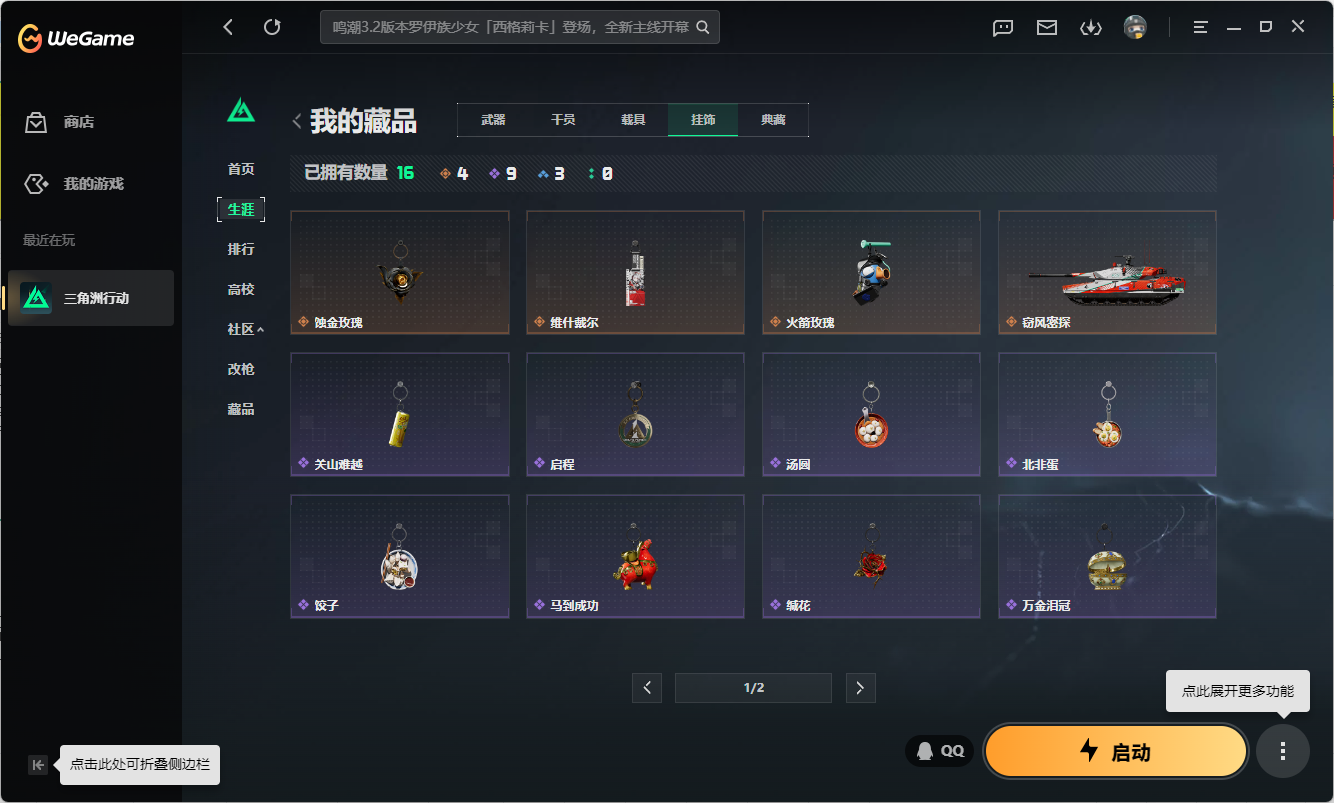The image size is (1334, 803).
Task: Click the 启动 launch button
Action: click(x=1114, y=751)
